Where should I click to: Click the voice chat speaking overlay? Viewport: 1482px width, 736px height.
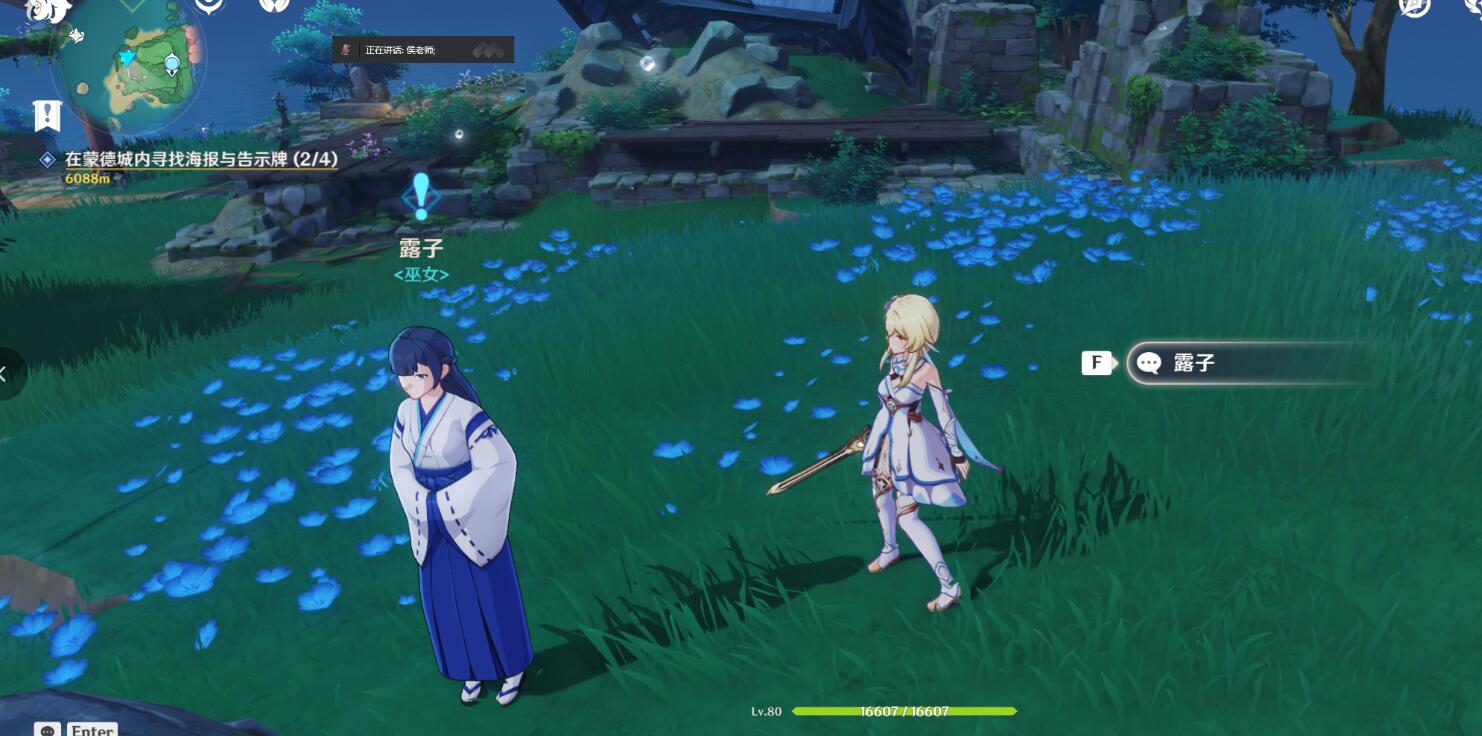[x=423, y=50]
